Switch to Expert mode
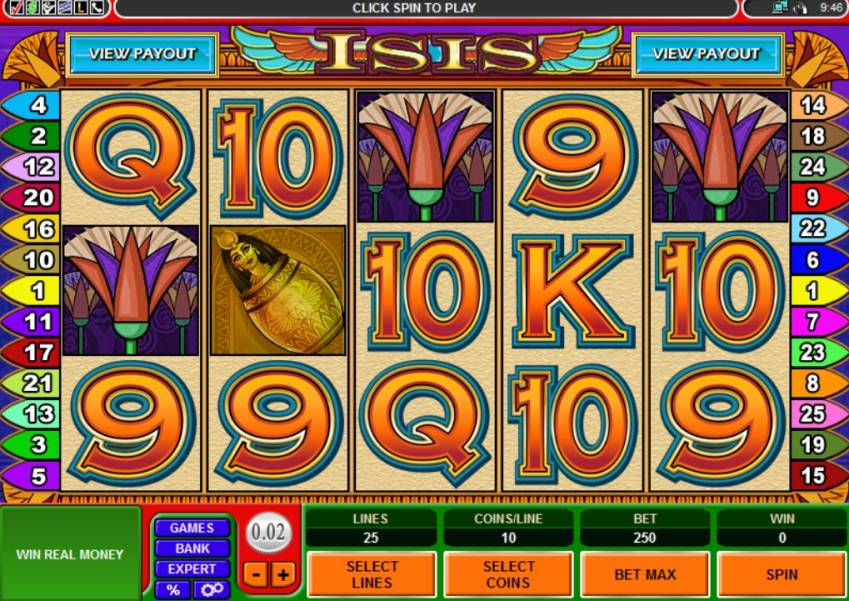Viewport: 849px width, 601px height. point(191,569)
